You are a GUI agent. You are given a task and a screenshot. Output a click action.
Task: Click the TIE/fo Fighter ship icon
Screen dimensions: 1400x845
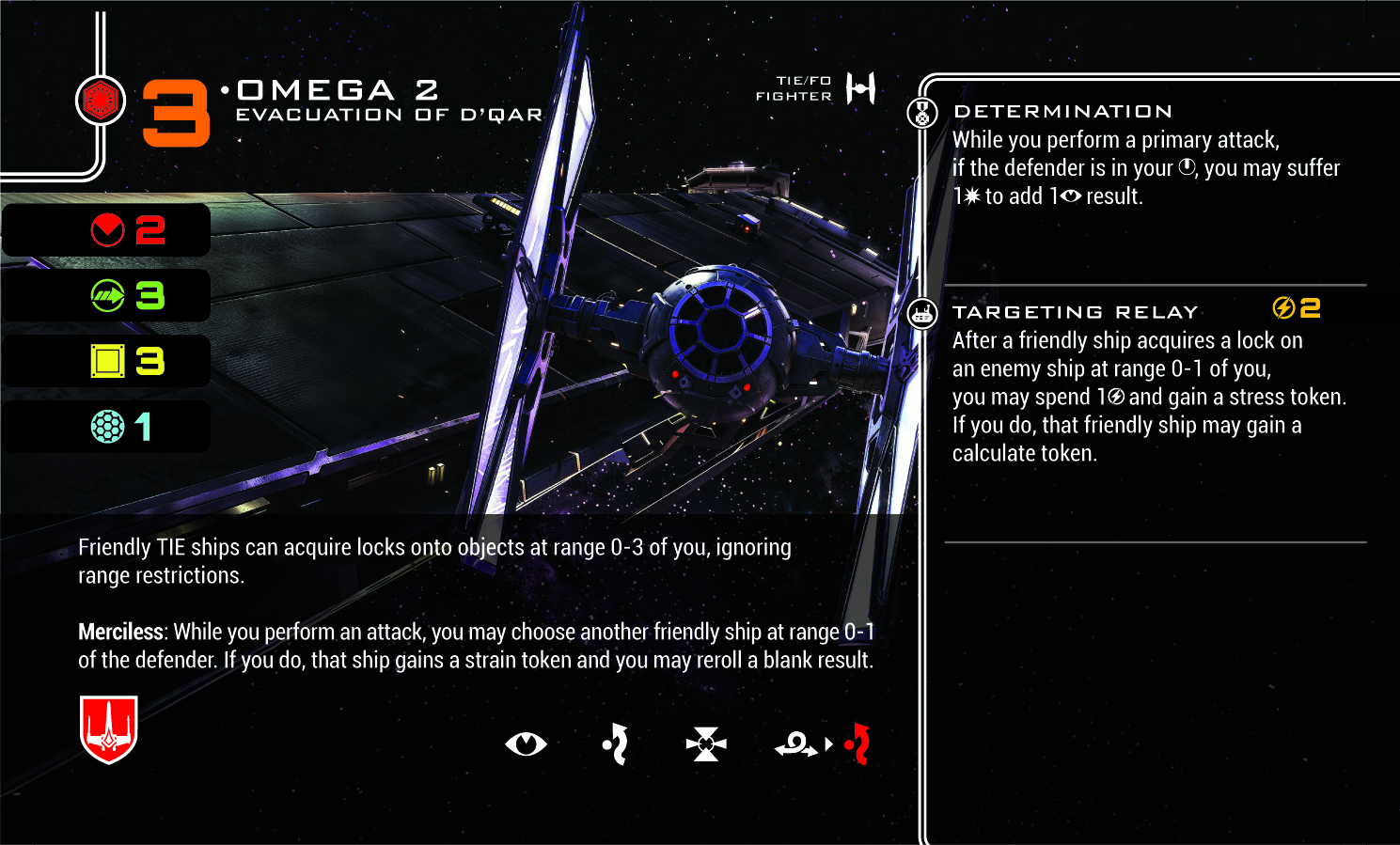click(x=860, y=88)
